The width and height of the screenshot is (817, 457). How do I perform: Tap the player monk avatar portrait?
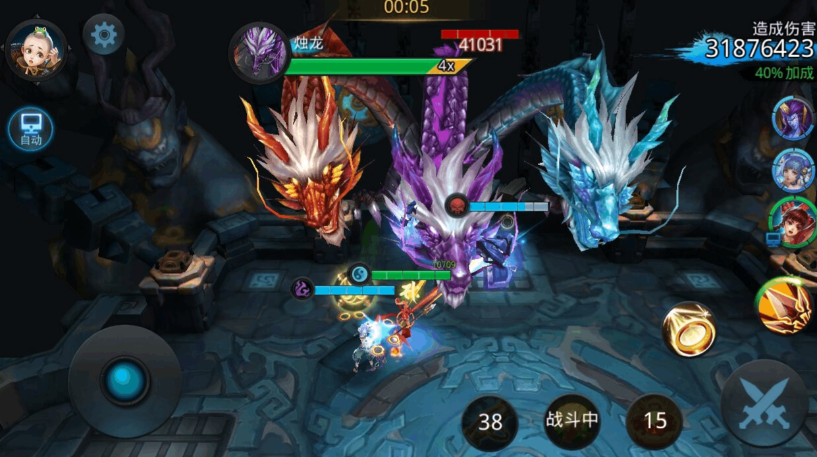37,49
